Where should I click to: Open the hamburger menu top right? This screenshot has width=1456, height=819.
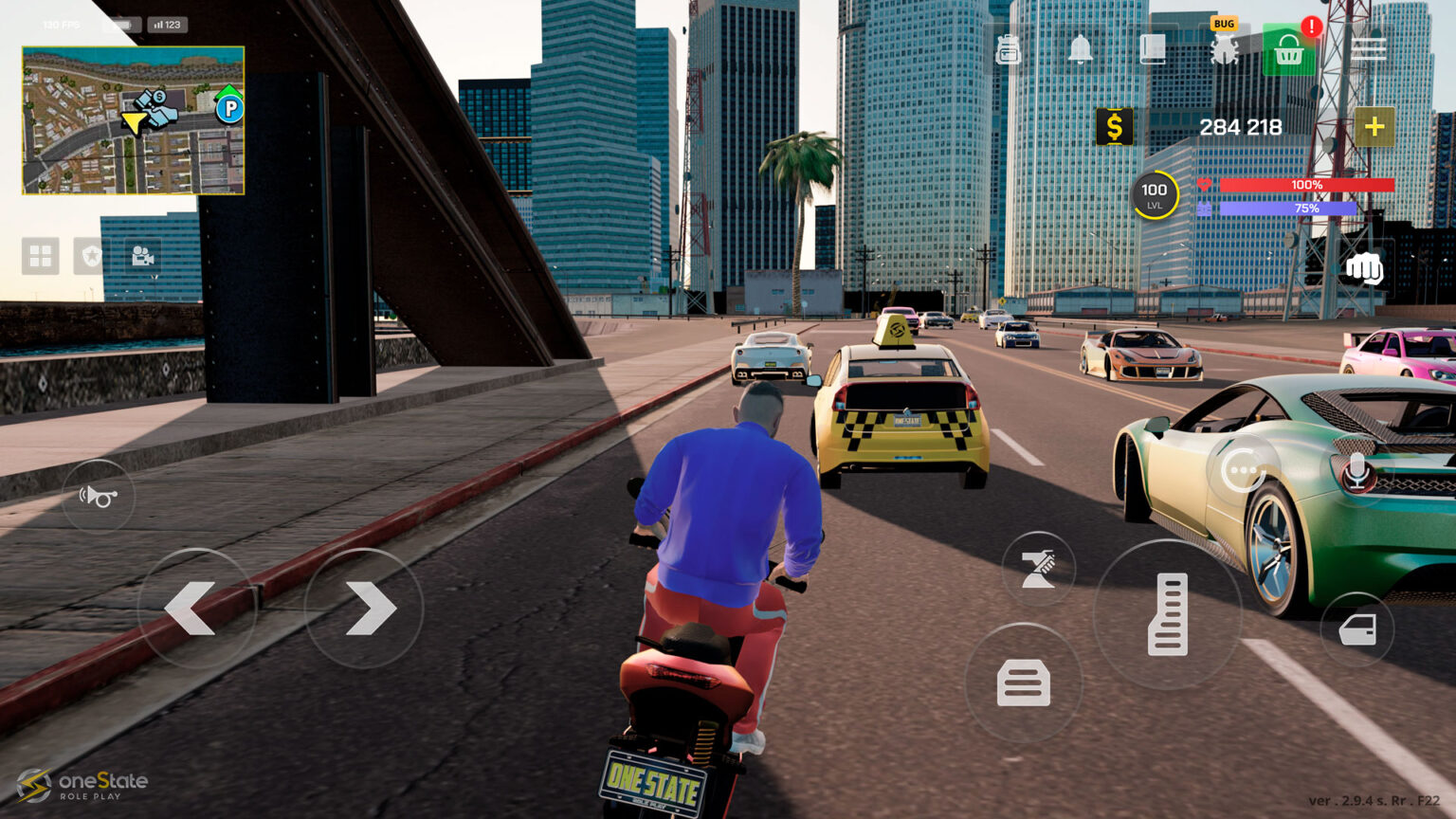tap(1369, 49)
